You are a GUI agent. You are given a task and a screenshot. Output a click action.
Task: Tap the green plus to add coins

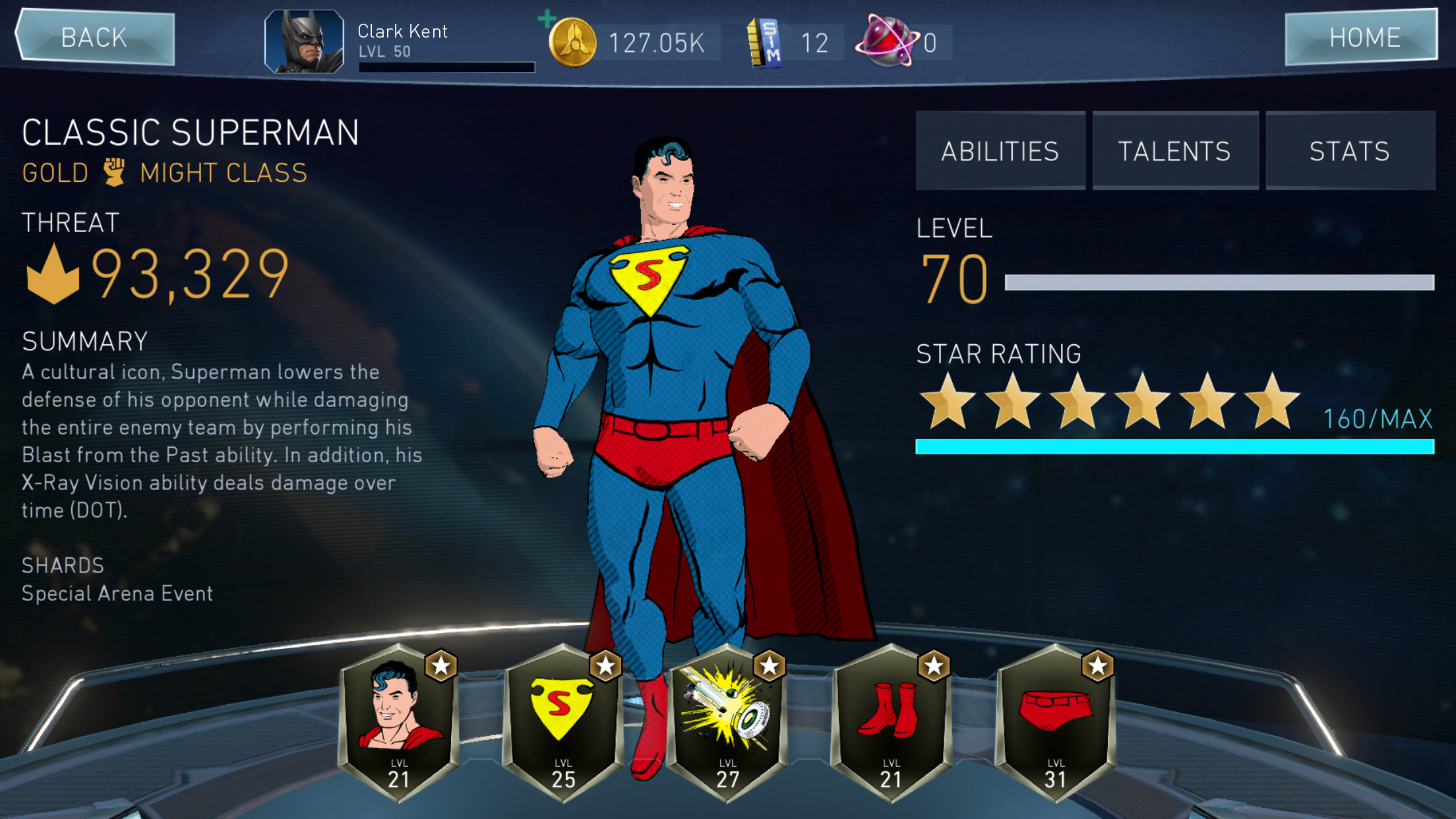click(x=547, y=18)
